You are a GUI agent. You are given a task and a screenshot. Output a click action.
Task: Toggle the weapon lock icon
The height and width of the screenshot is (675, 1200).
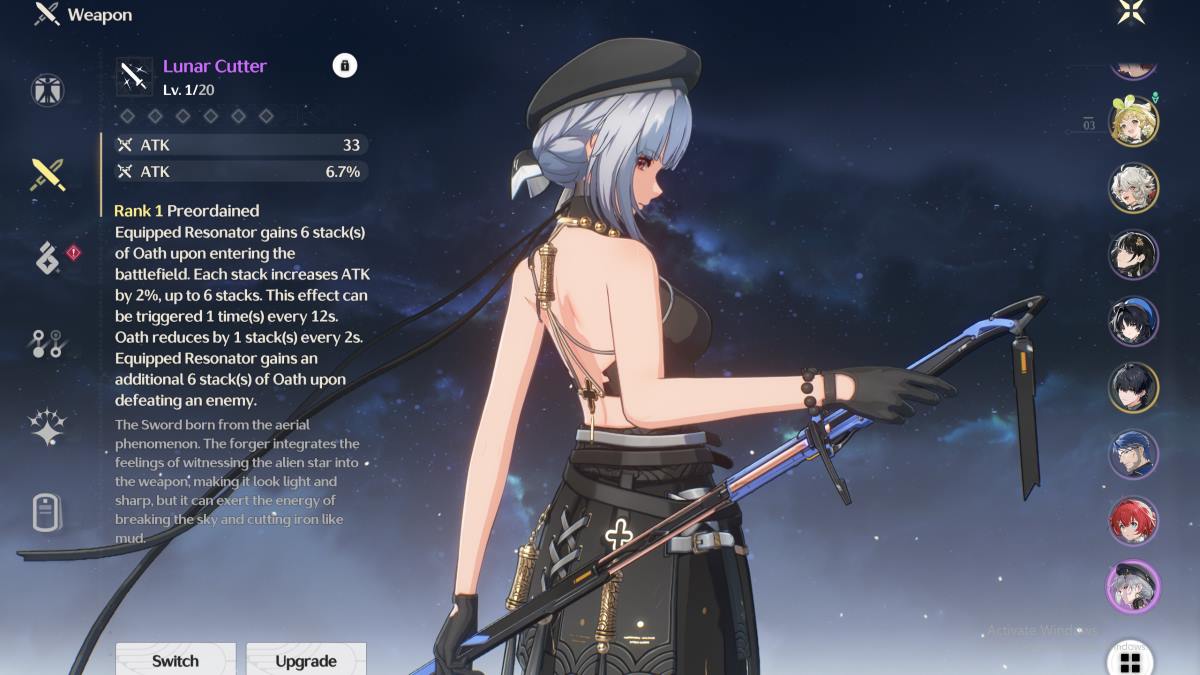pyautogui.click(x=344, y=66)
